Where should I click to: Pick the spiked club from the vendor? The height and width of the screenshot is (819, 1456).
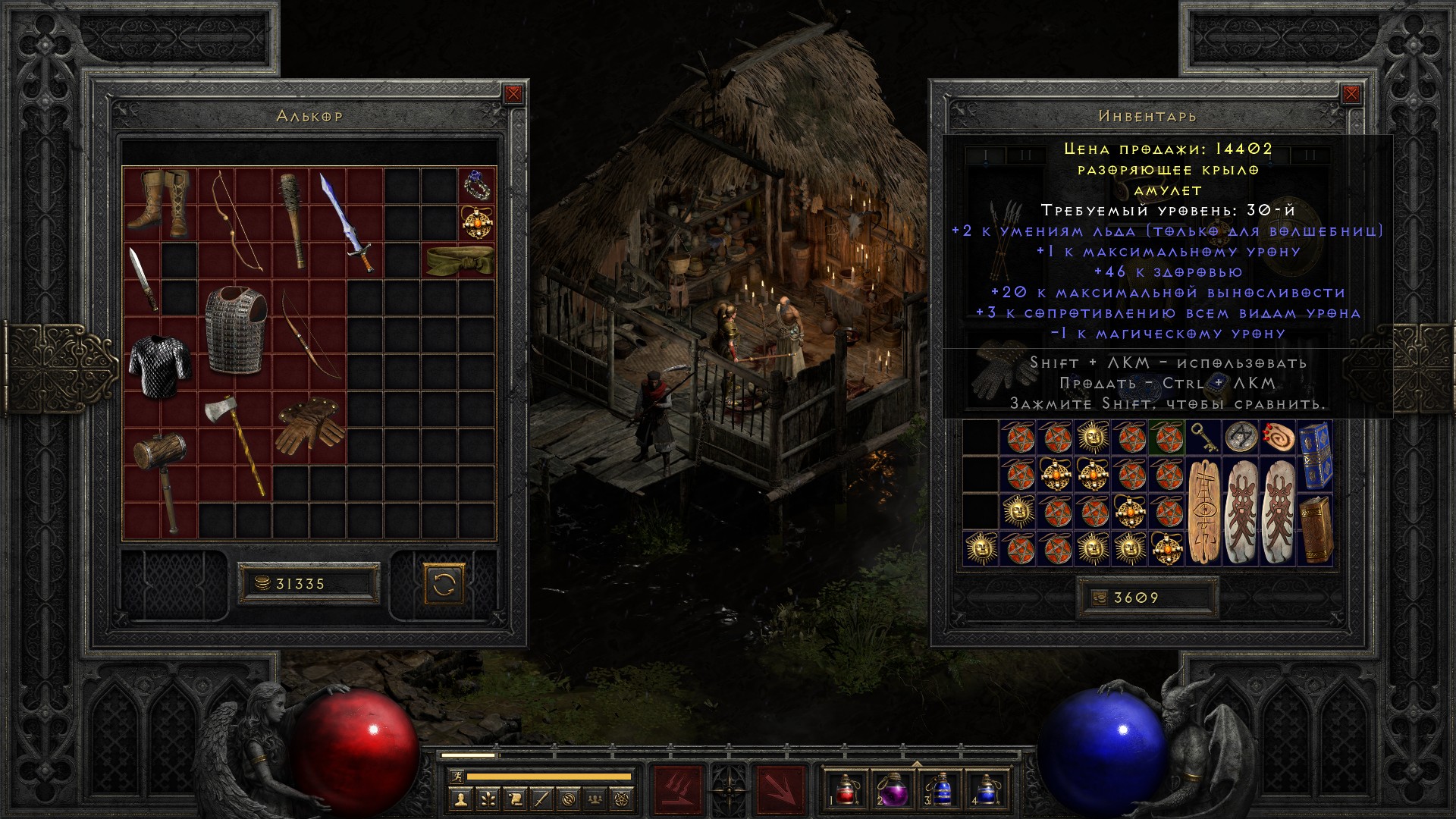pyautogui.click(x=292, y=220)
